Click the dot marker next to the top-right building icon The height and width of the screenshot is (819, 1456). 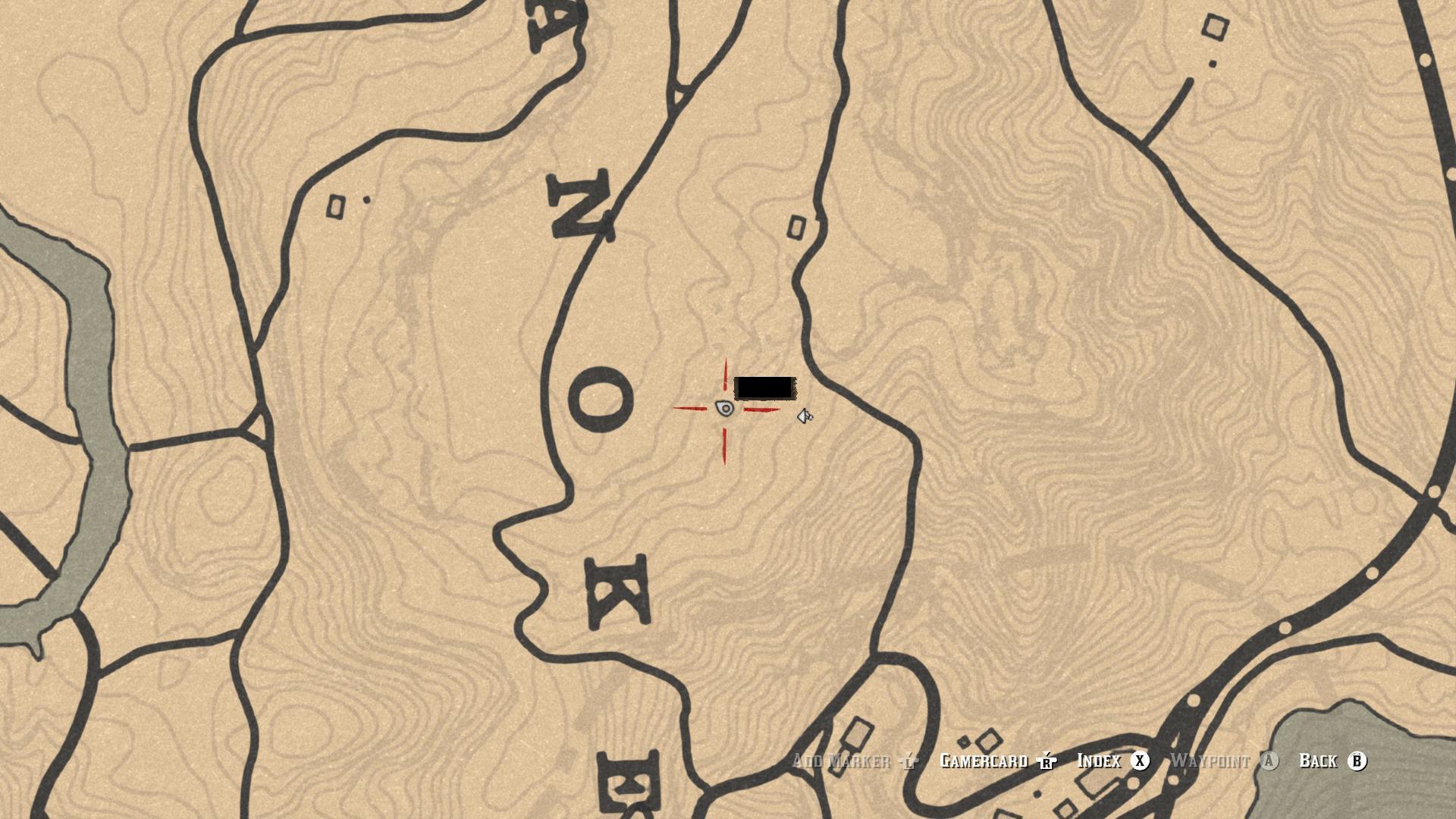(1212, 63)
